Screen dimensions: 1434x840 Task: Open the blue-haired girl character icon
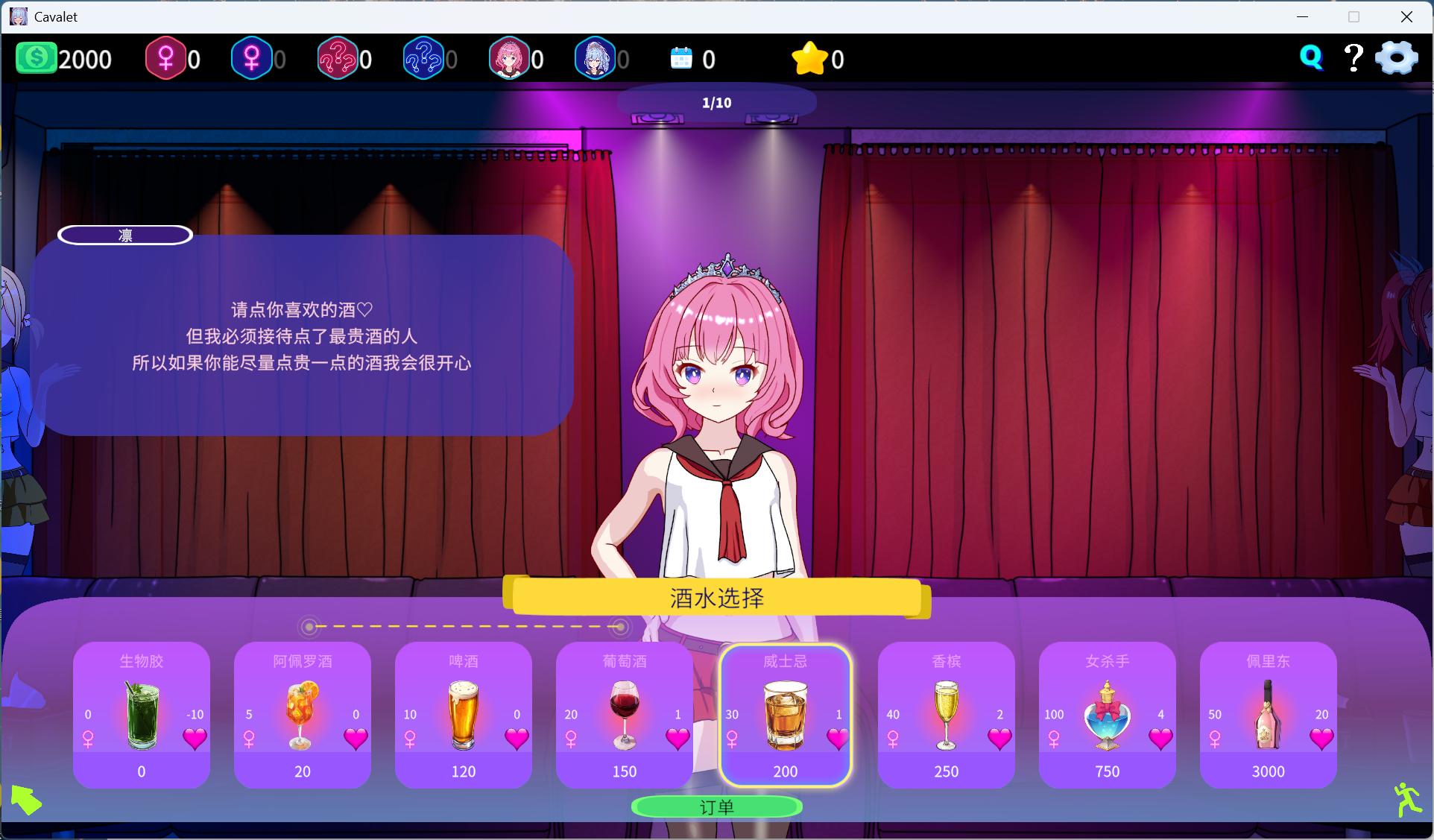pyautogui.click(x=596, y=57)
